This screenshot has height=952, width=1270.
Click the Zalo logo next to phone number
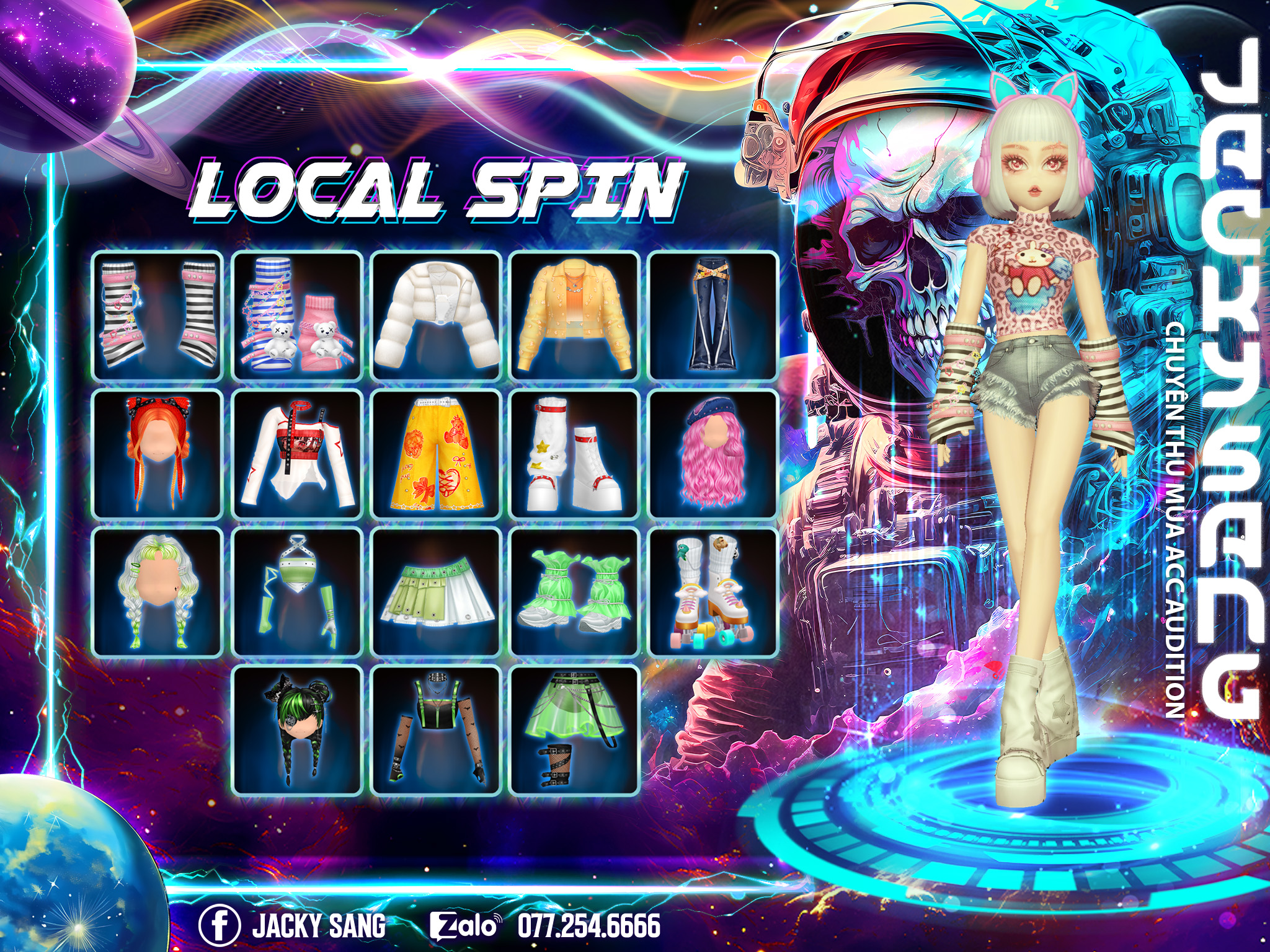tap(464, 926)
